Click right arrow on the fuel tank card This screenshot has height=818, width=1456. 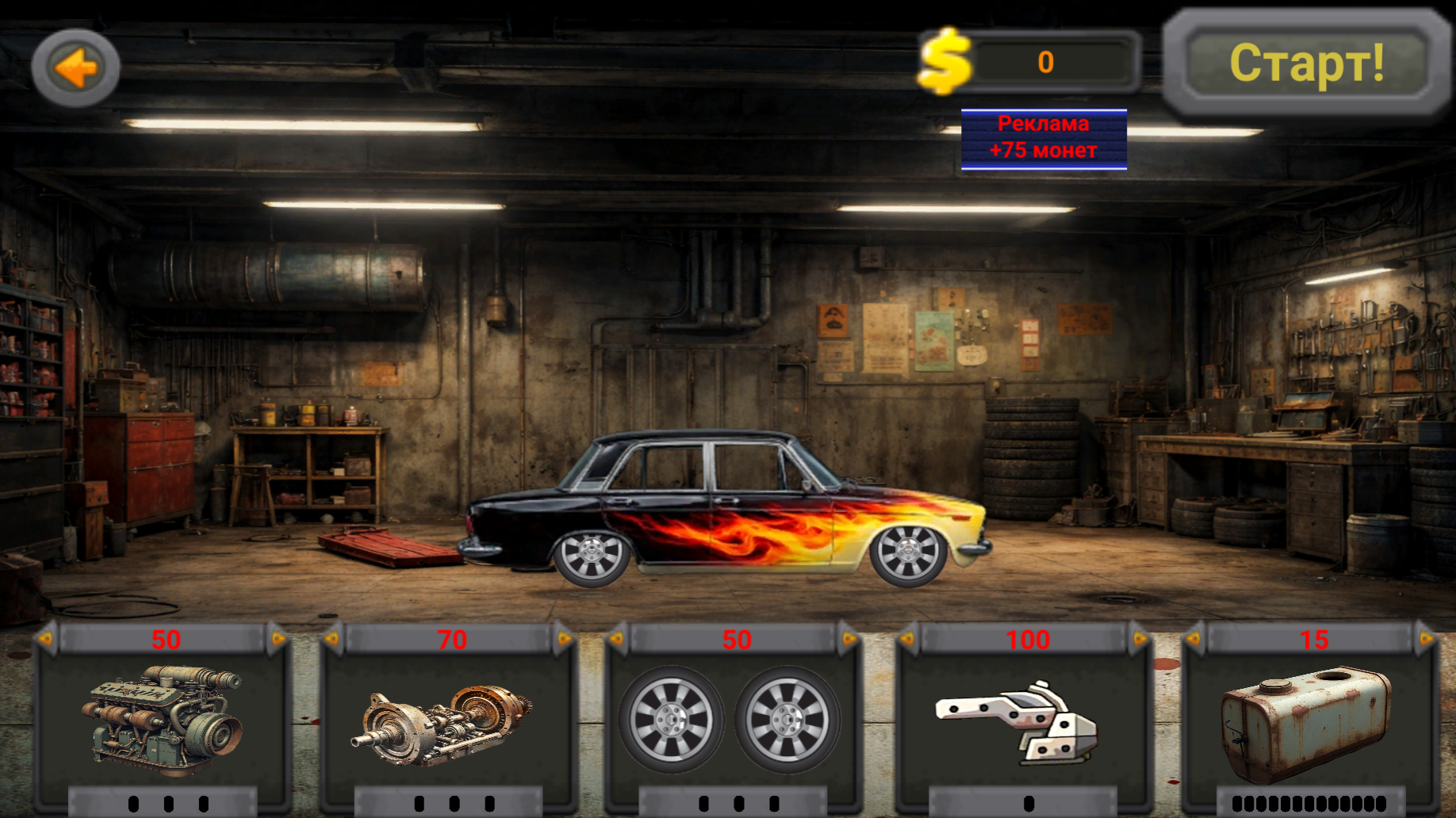pos(1426,638)
